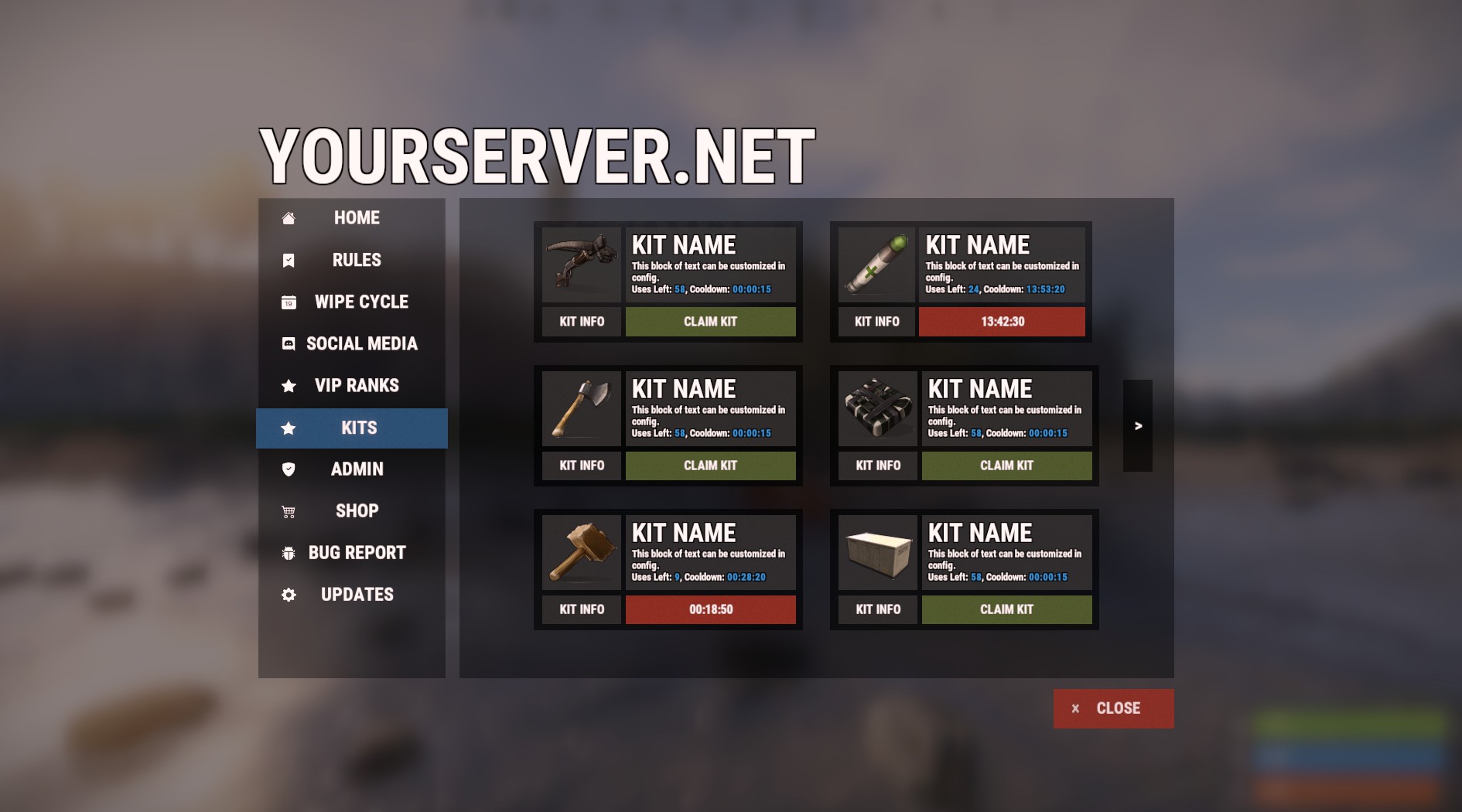Image resolution: width=1462 pixels, height=812 pixels.
Task: Claim the crossbow kit
Action: tap(710, 322)
